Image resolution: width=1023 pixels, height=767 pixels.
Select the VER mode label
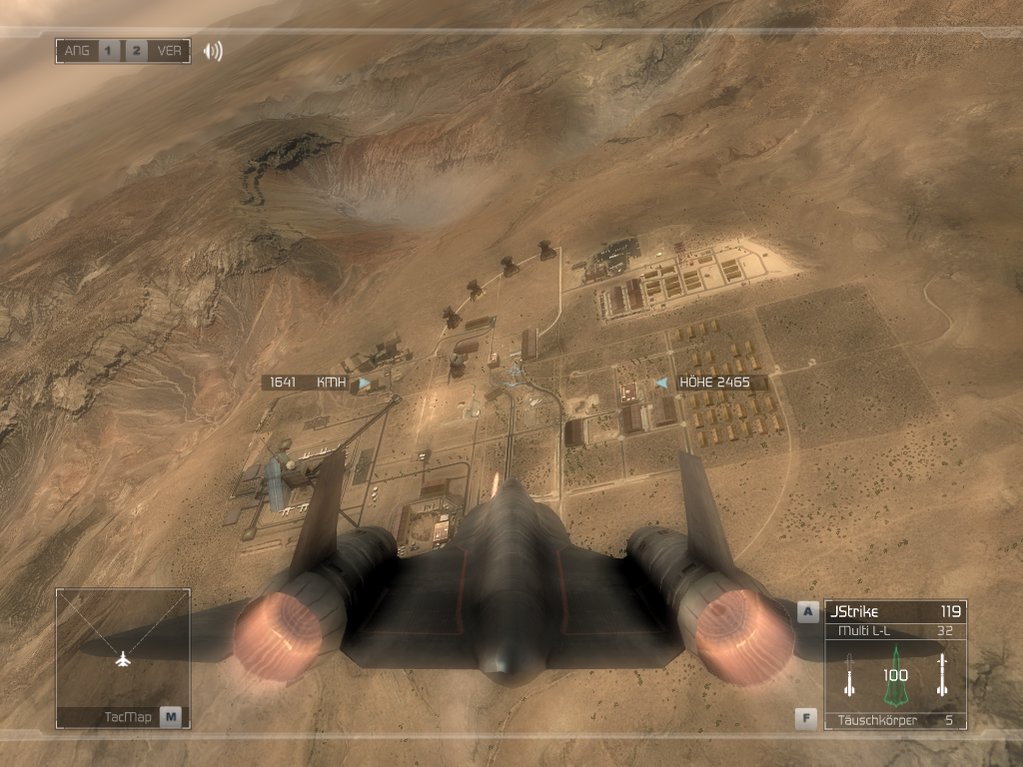pos(169,51)
